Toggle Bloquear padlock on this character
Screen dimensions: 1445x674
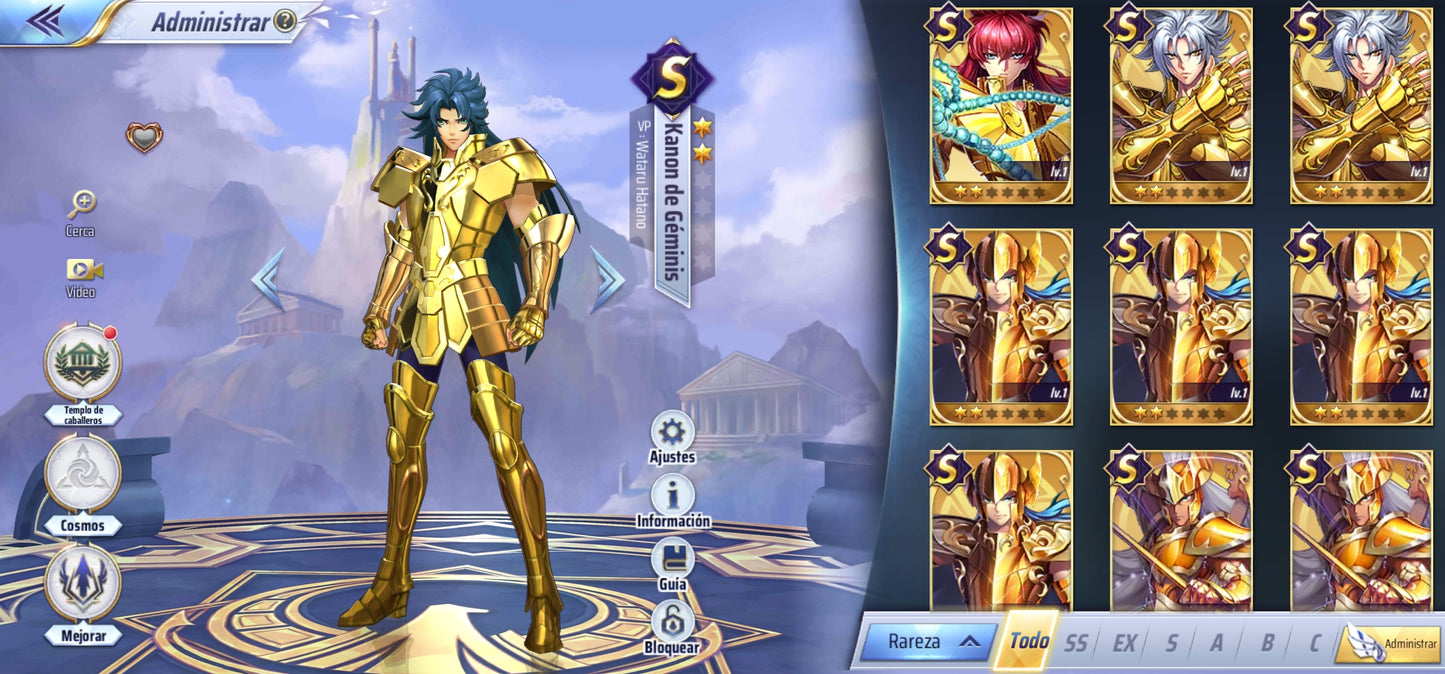point(672,622)
